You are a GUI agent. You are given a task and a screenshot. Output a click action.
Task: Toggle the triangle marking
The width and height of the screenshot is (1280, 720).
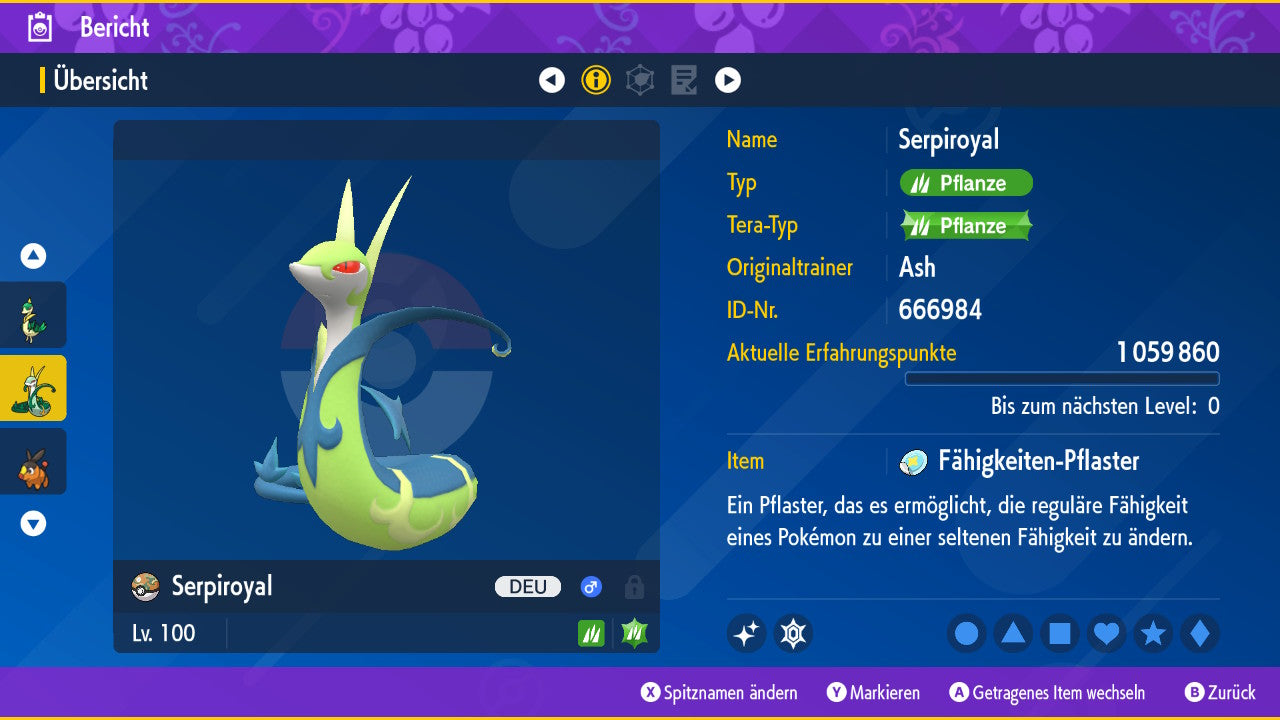[x=1013, y=634]
